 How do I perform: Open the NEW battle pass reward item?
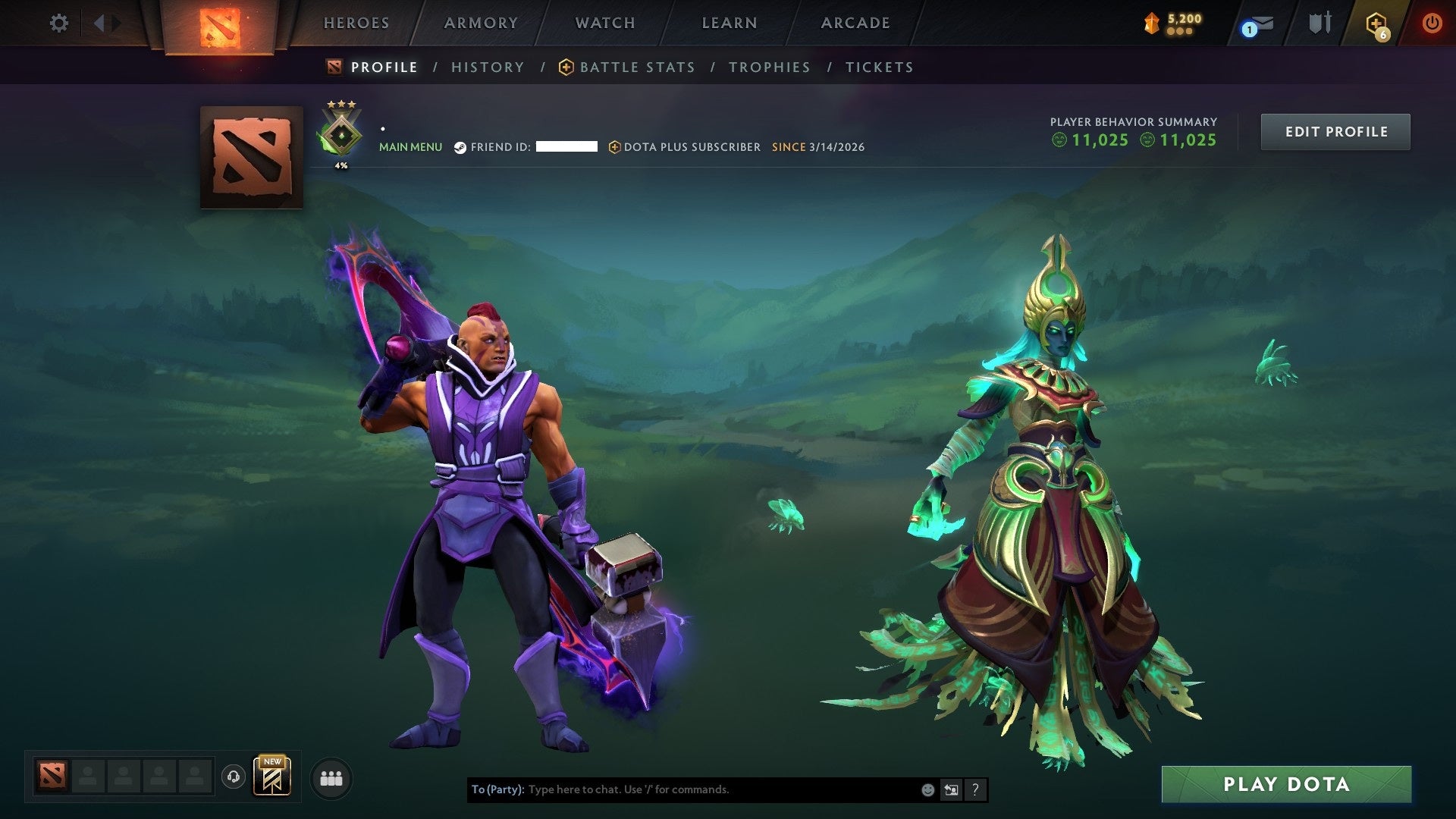tap(271, 777)
